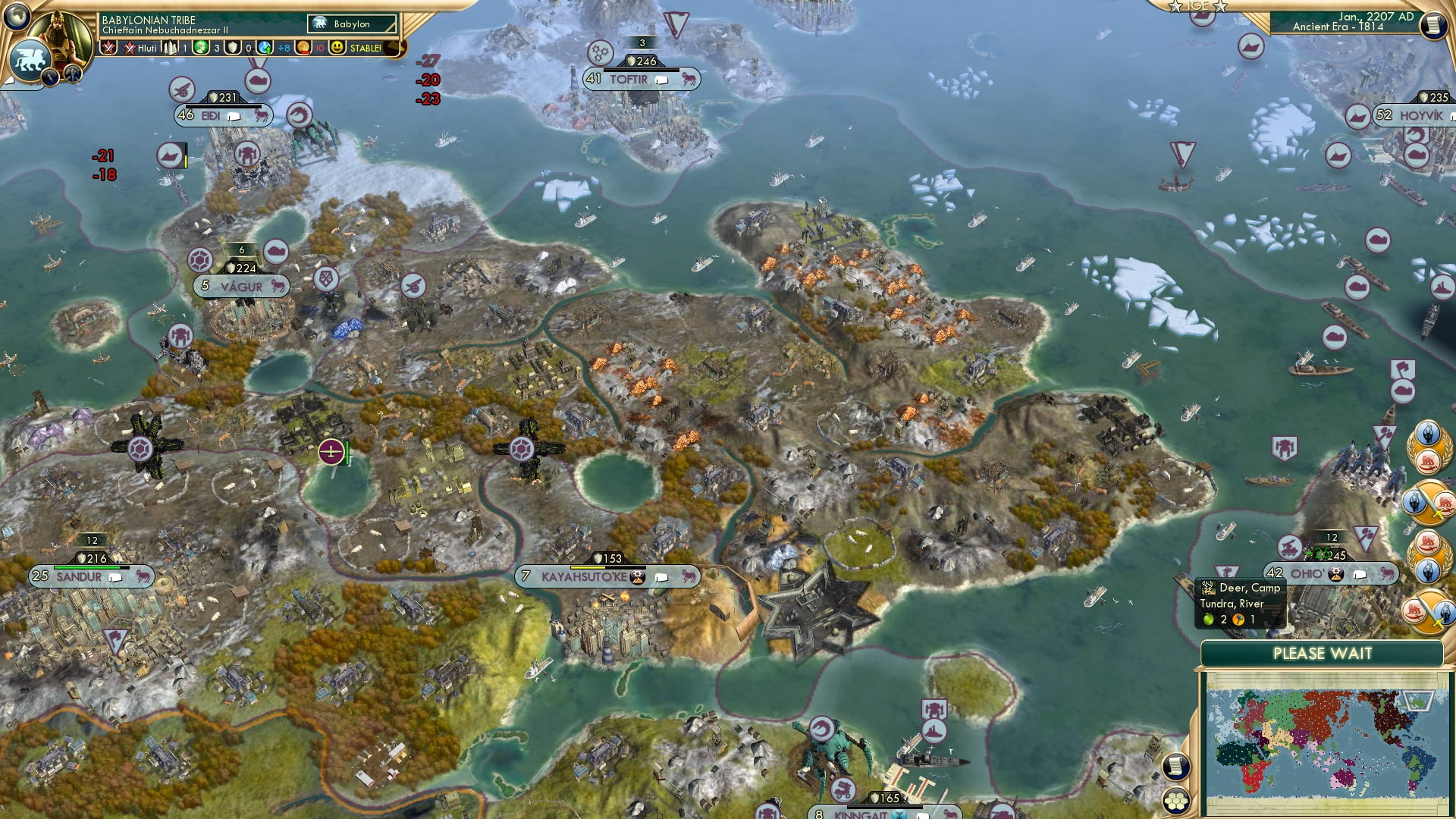
Task: Open the production speech bubble on Kayahsuto'ke banner
Action: tap(661, 577)
